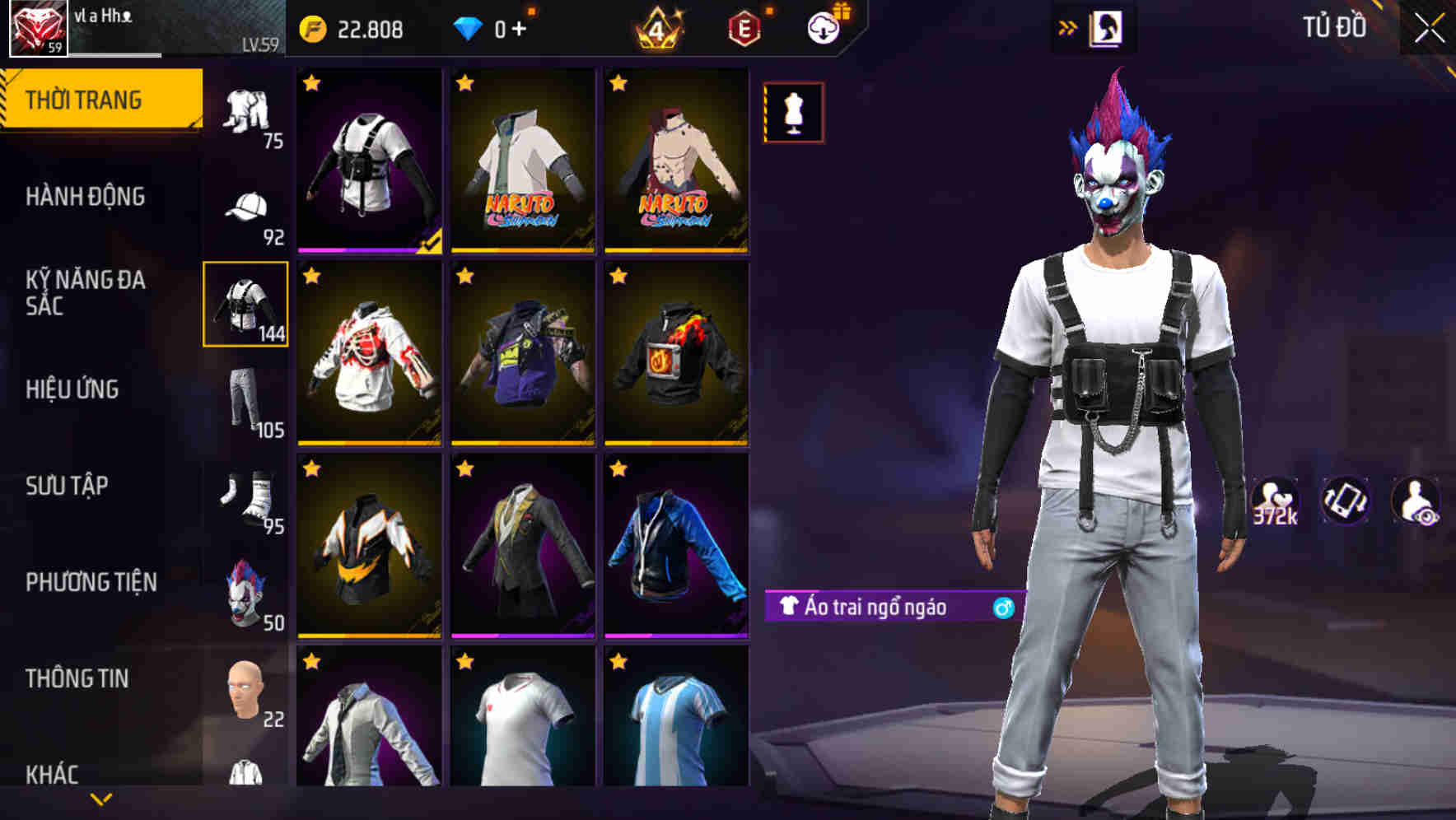Toggle favorite star on the white dress shirt
Image resolution: width=1456 pixels, height=820 pixels.
point(311,659)
